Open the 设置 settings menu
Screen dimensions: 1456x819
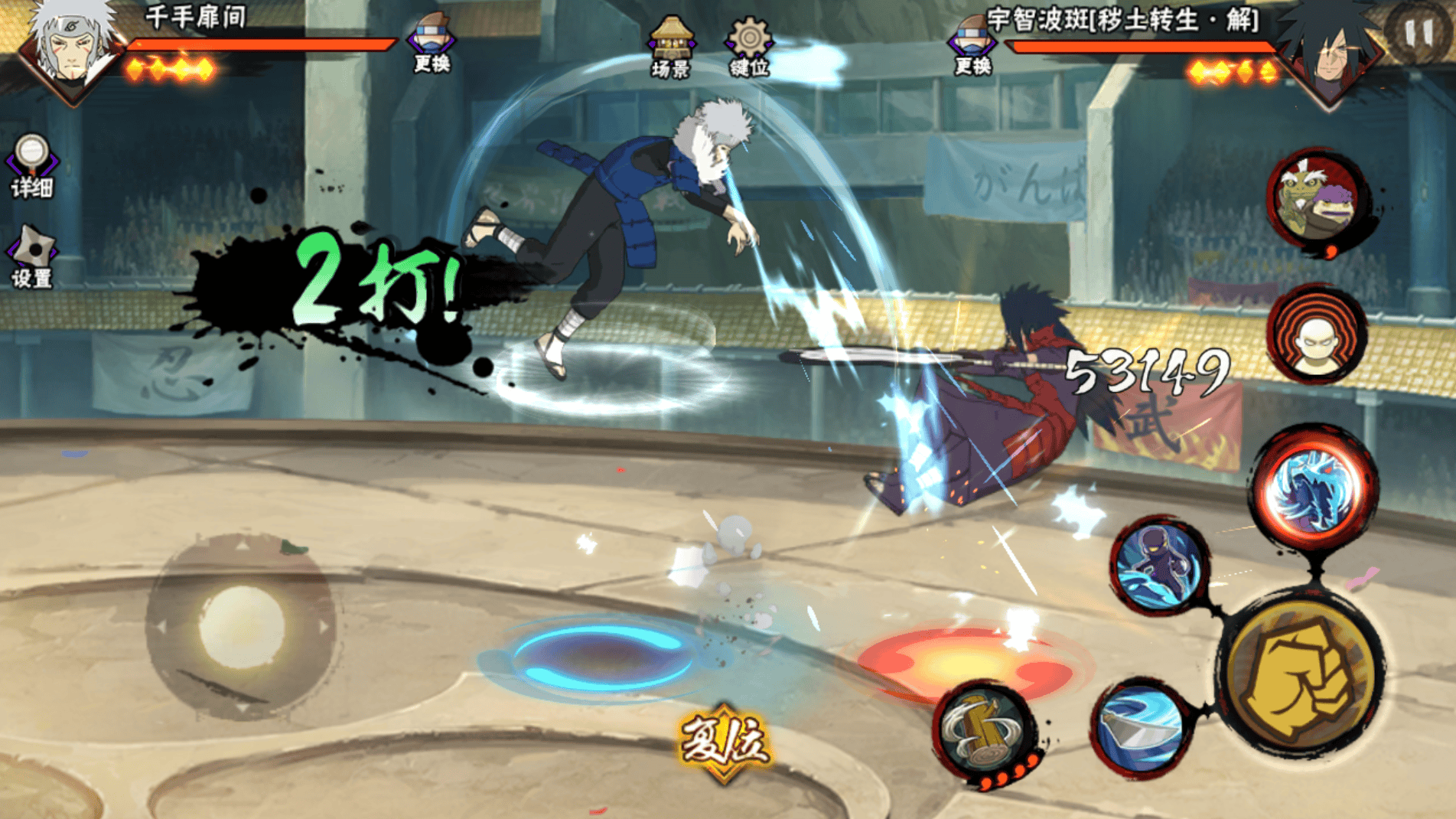click(x=32, y=257)
